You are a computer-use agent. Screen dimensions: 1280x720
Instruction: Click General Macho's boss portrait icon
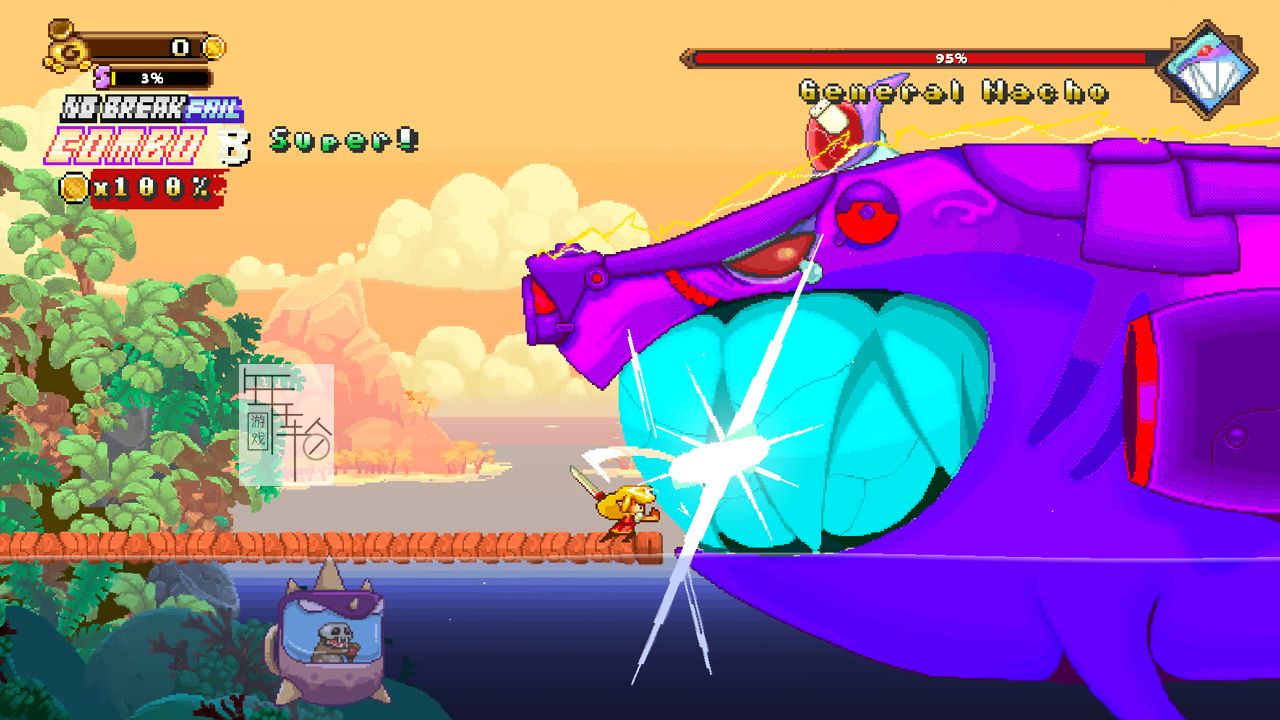click(x=1206, y=69)
